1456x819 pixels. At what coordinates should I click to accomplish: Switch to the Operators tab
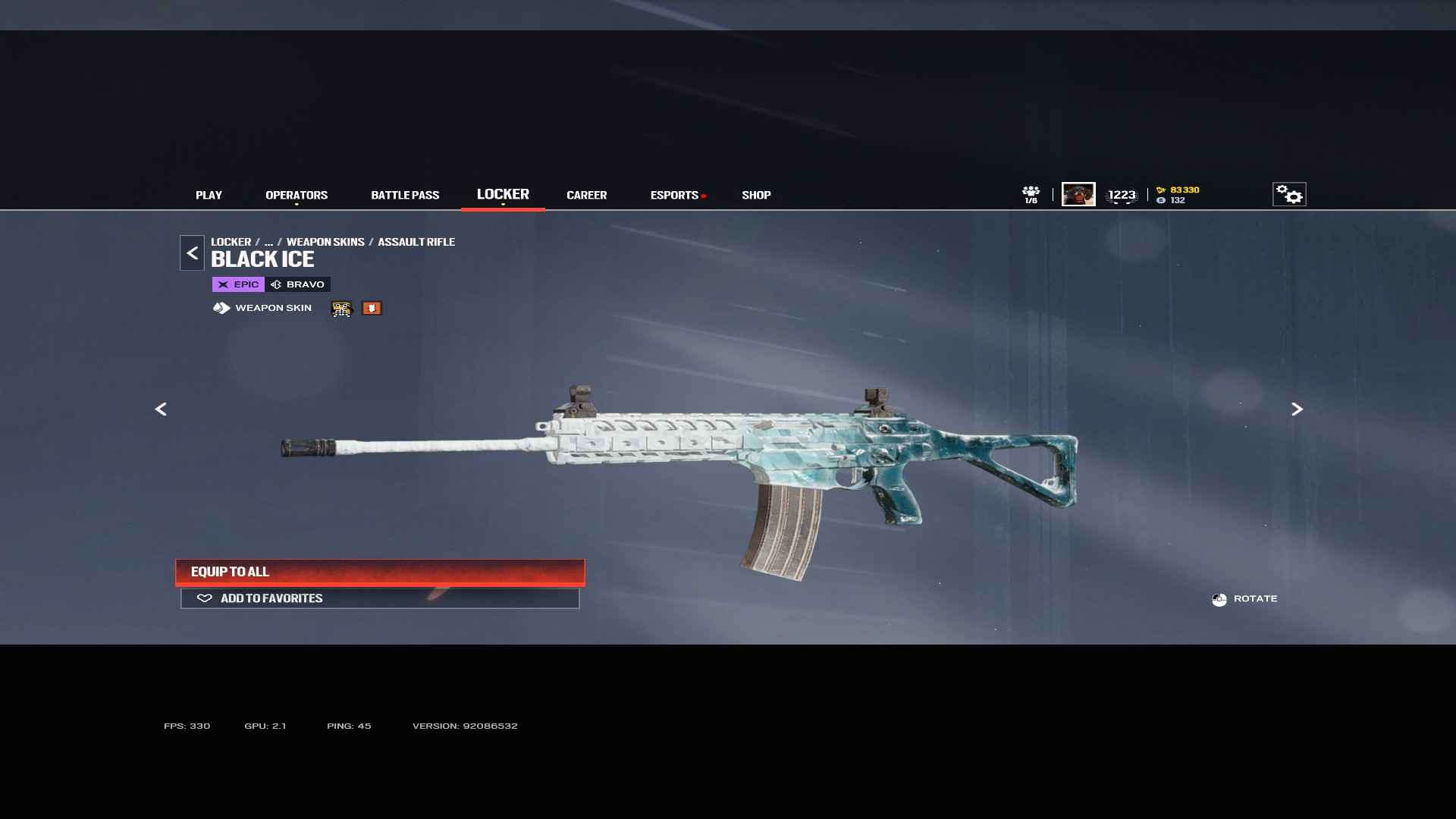tap(297, 195)
